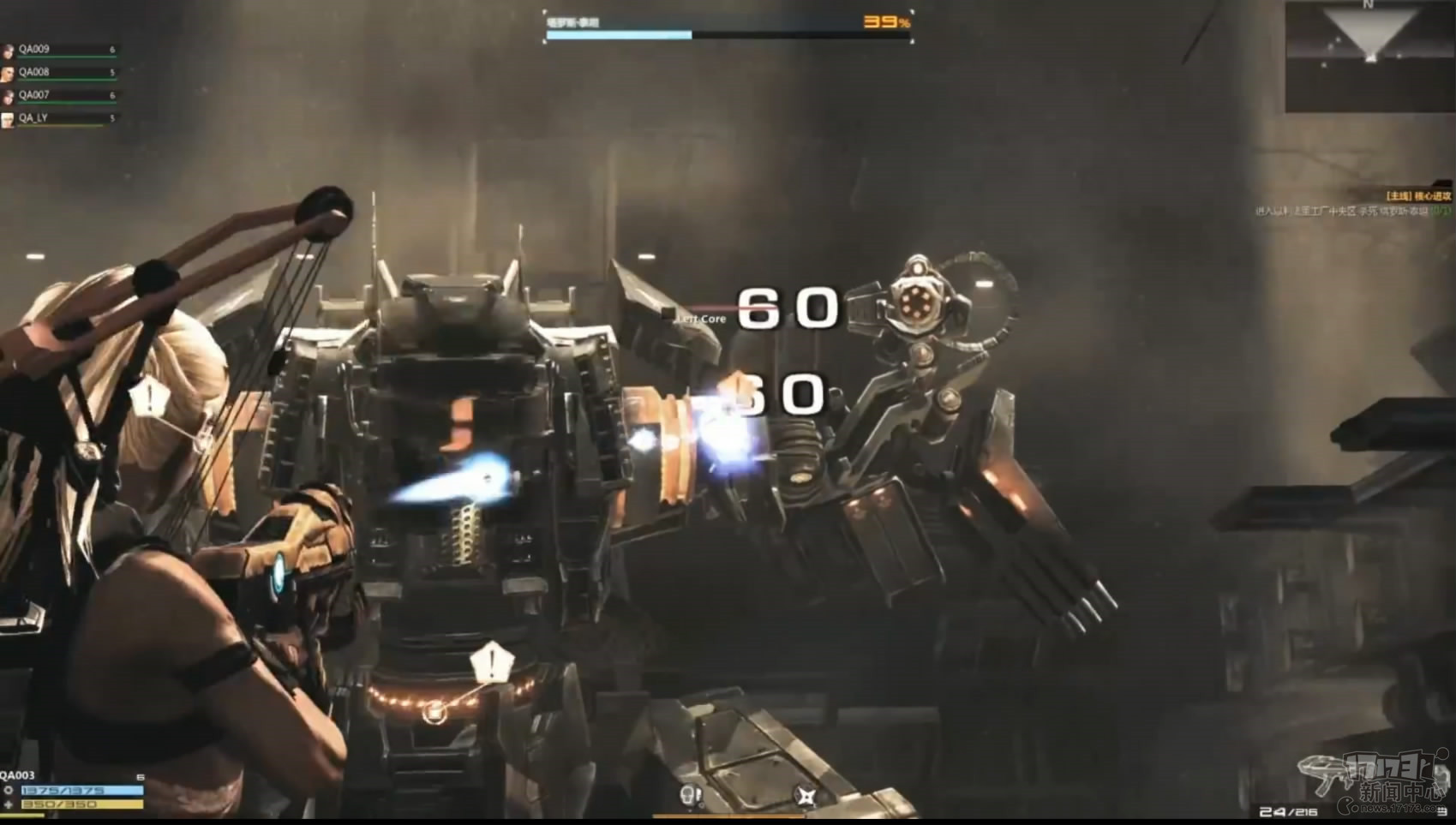Open the main quest tracker entry
The width and height of the screenshot is (1456, 825).
1418,196
